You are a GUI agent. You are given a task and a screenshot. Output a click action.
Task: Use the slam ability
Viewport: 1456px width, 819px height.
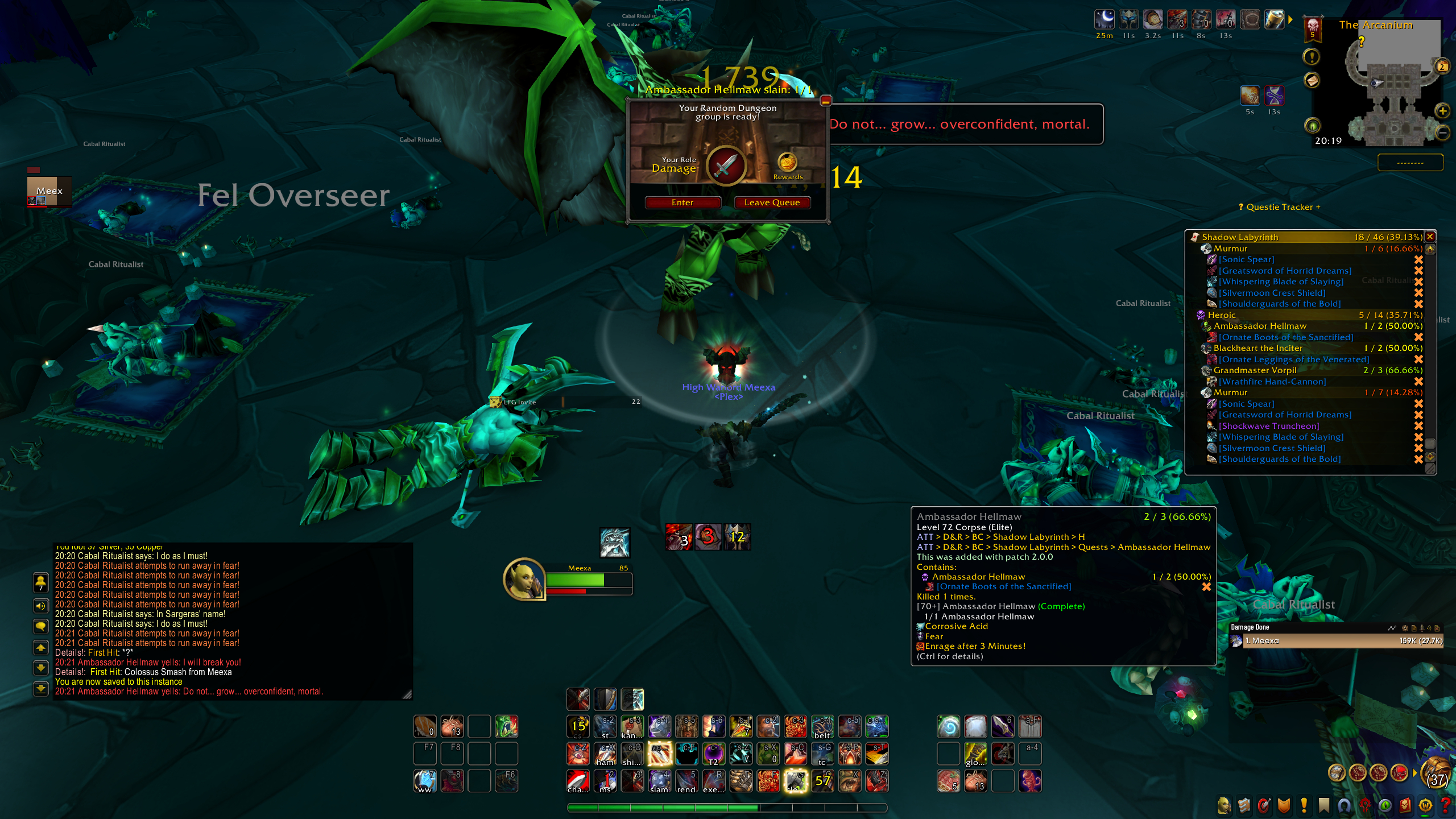coord(659,781)
